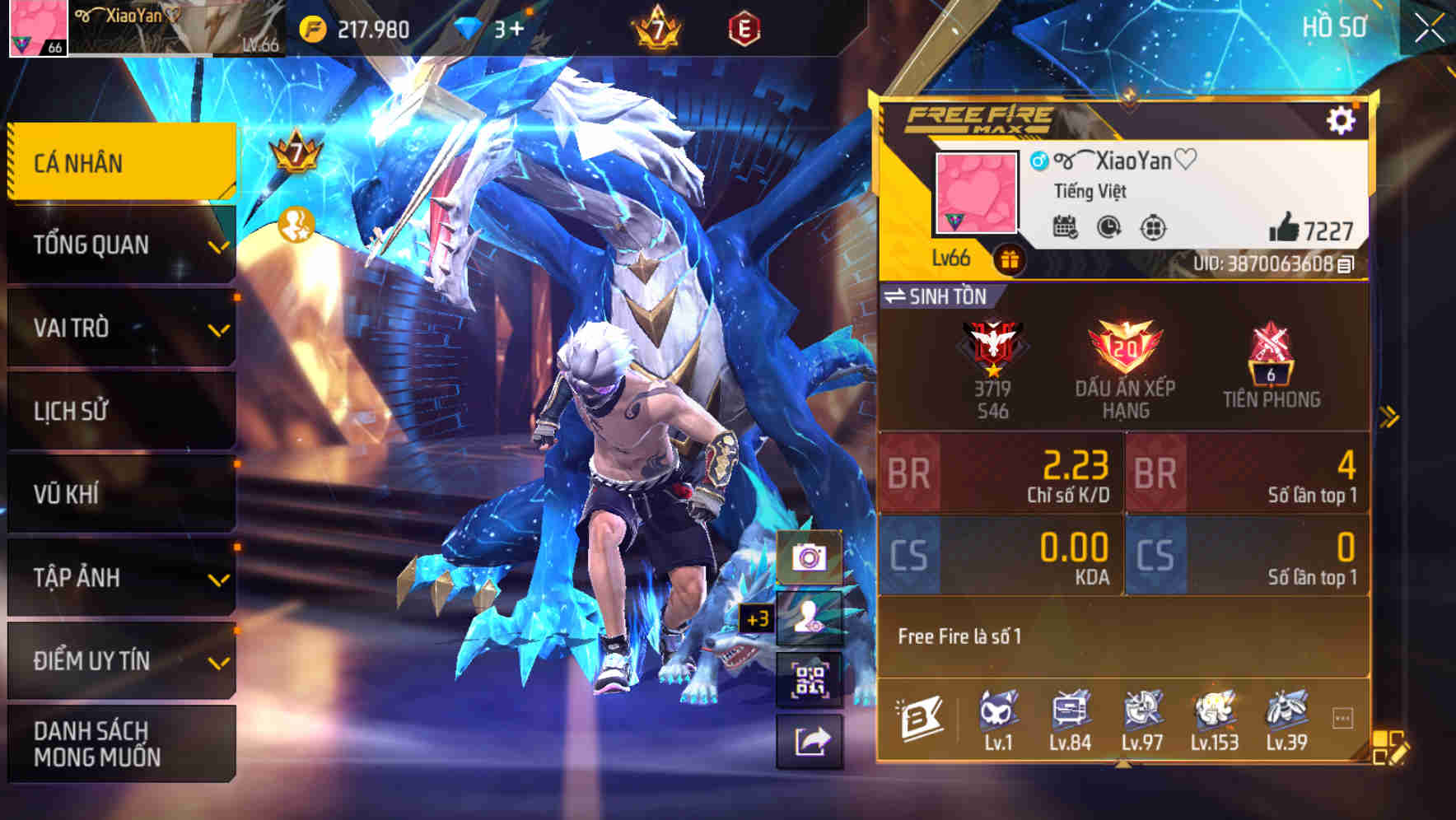Expand the ĐIỂM UY TÍN section
This screenshot has height=820, width=1456.
(x=121, y=659)
